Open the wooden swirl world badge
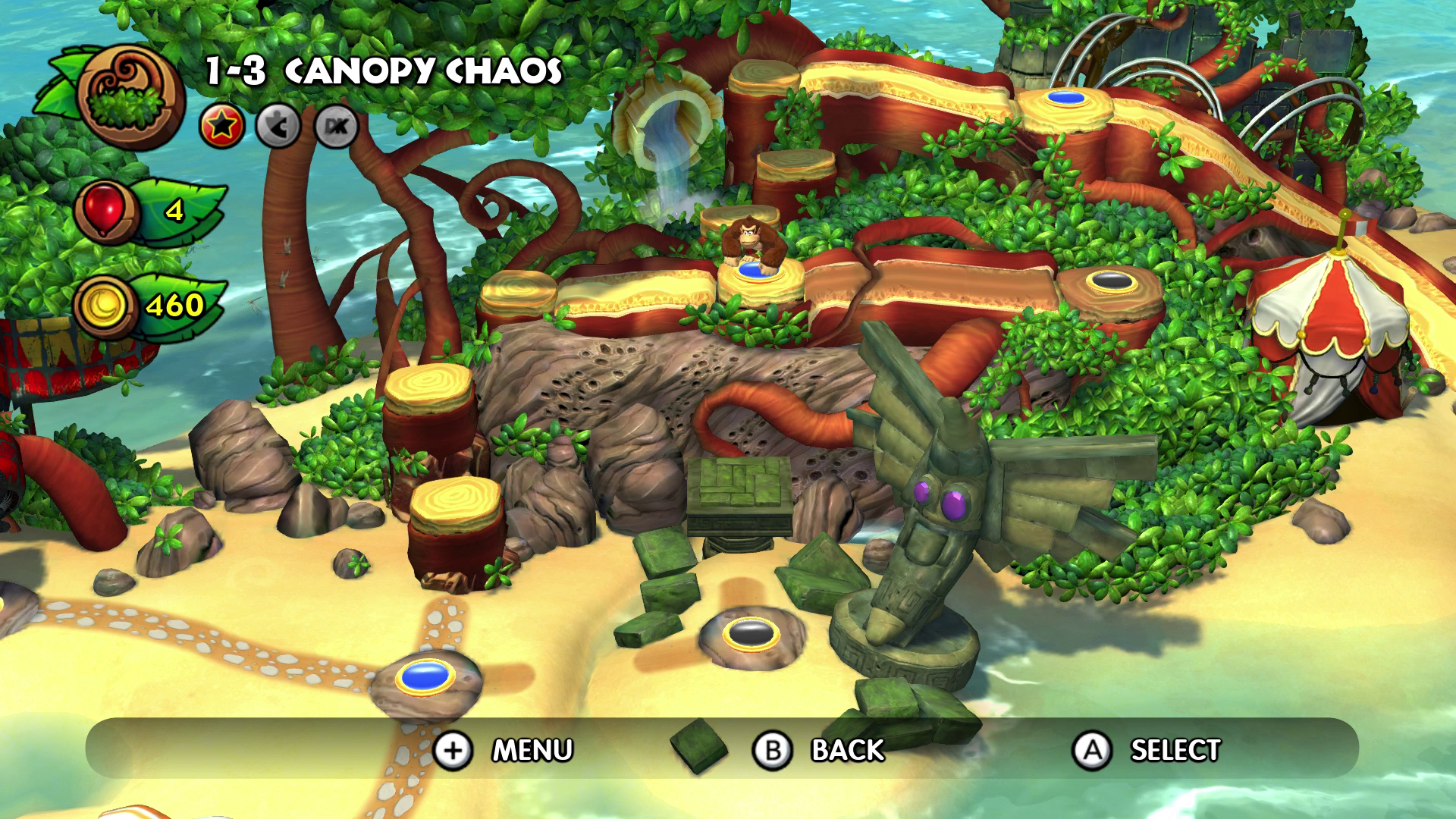 click(x=131, y=99)
